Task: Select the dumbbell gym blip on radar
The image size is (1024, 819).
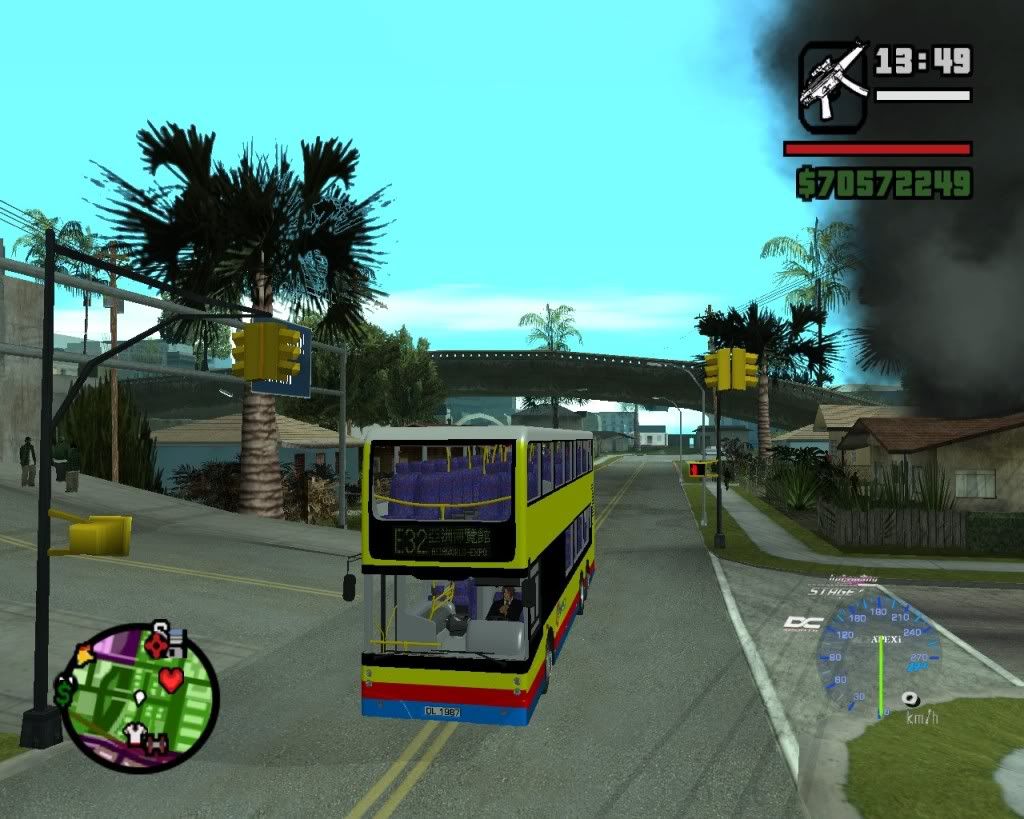Action: click(157, 744)
